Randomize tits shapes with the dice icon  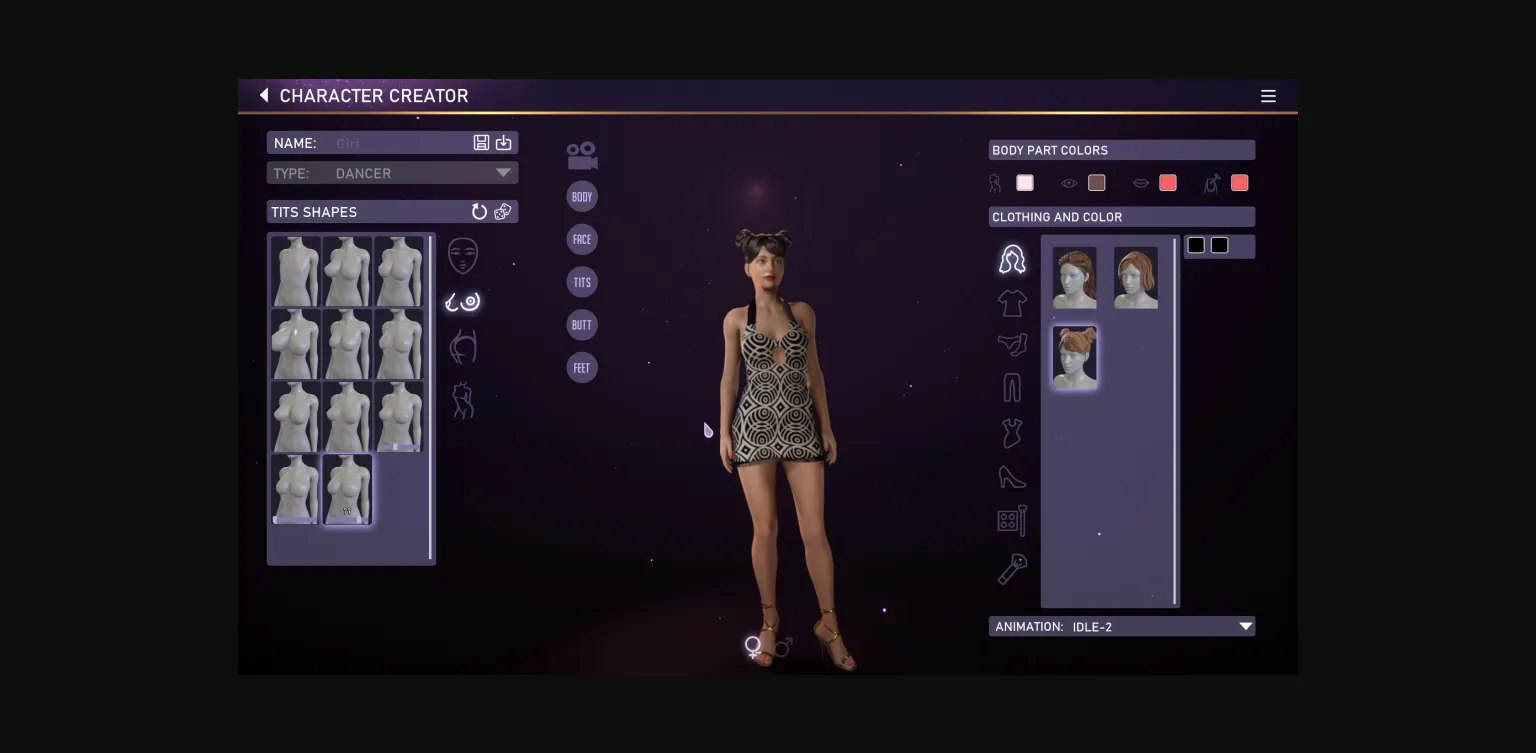pyautogui.click(x=503, y=211)
